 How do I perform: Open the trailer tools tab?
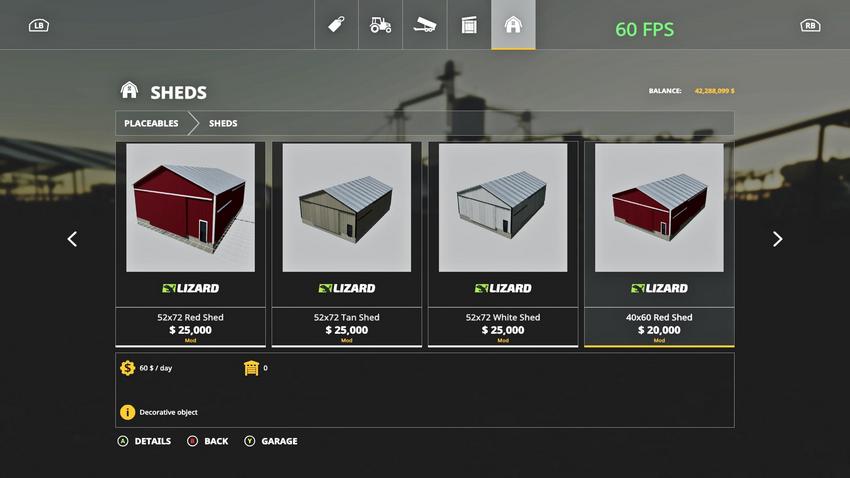pos(425,25)
